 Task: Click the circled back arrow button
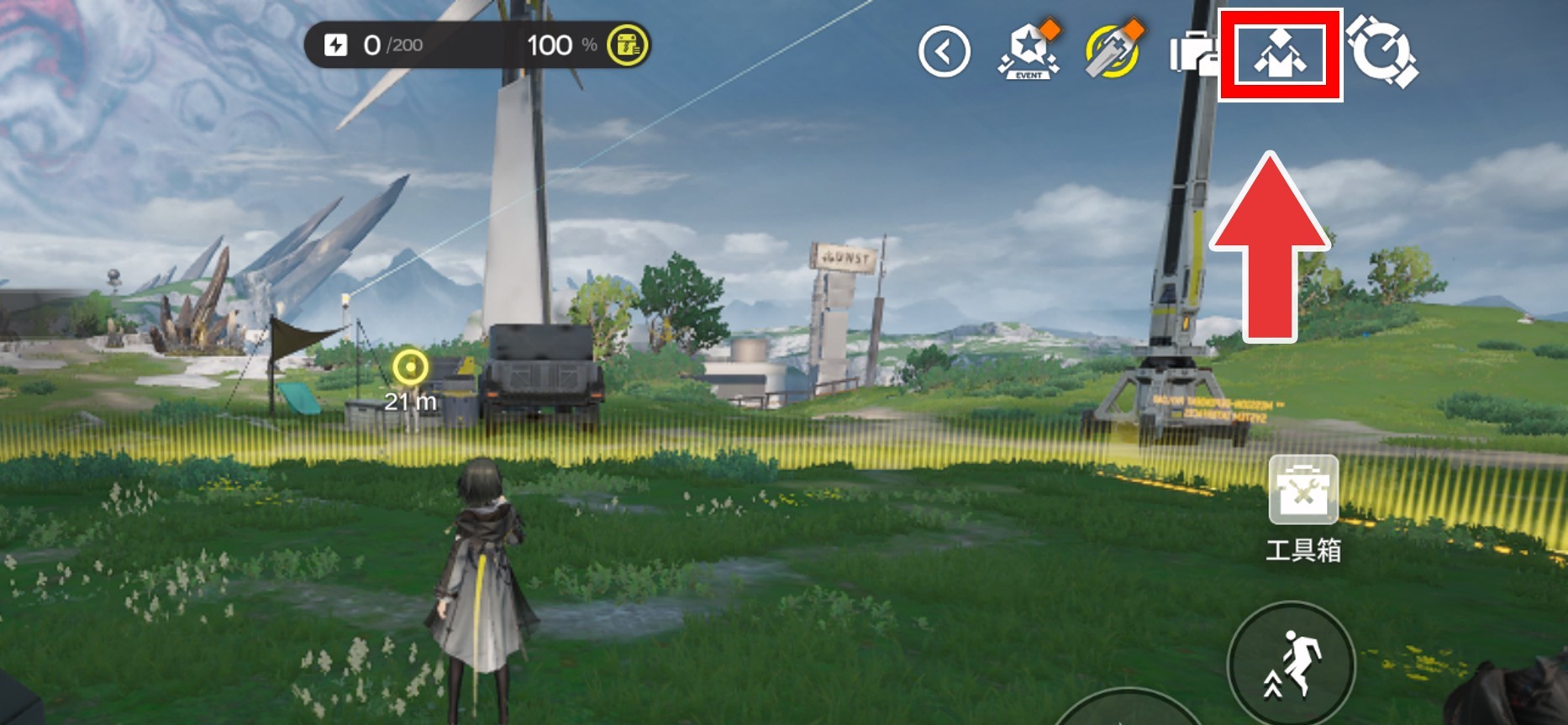pos(944,52)
